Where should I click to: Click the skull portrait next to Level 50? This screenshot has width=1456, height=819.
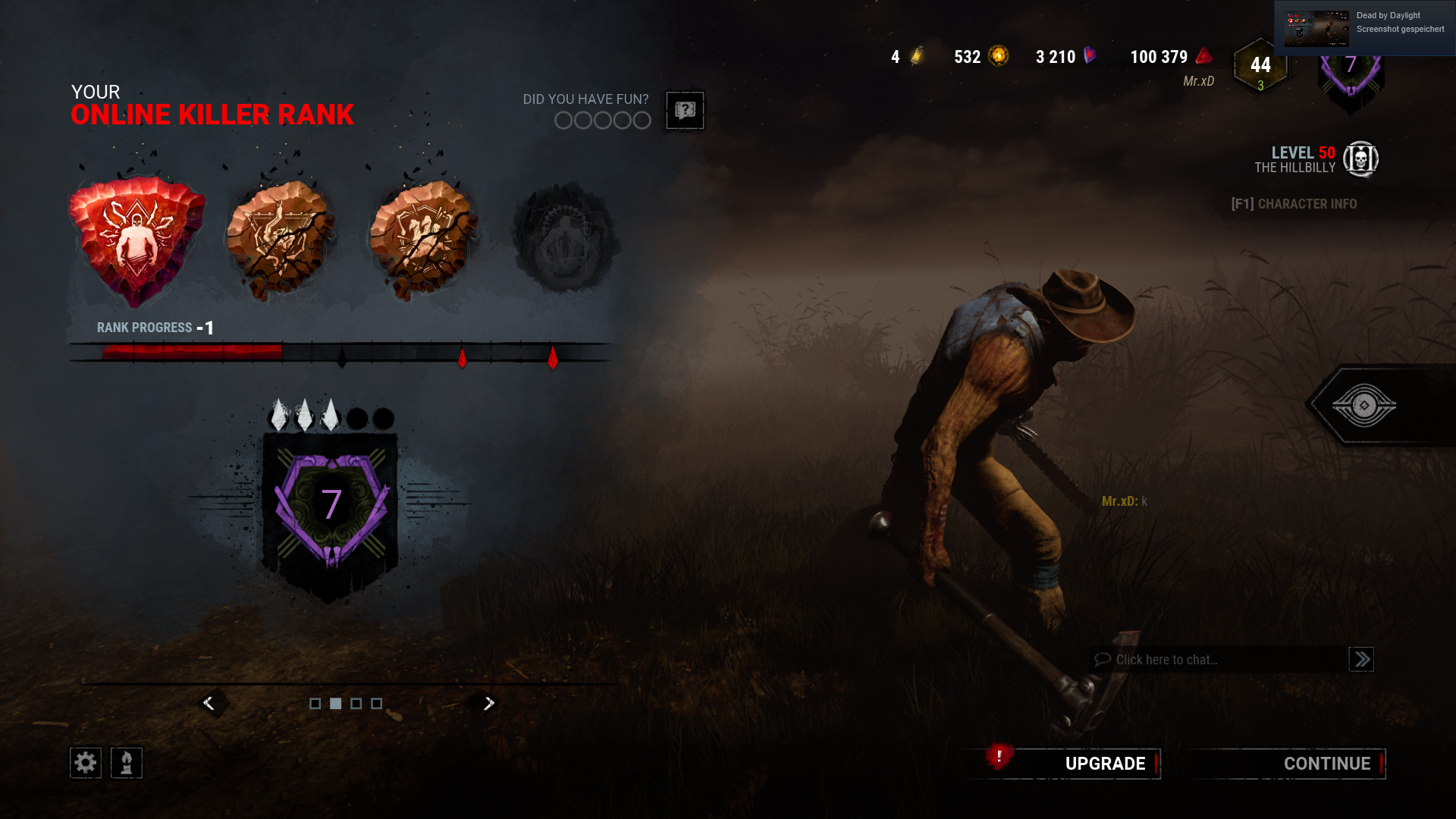tap(1361, 159)
